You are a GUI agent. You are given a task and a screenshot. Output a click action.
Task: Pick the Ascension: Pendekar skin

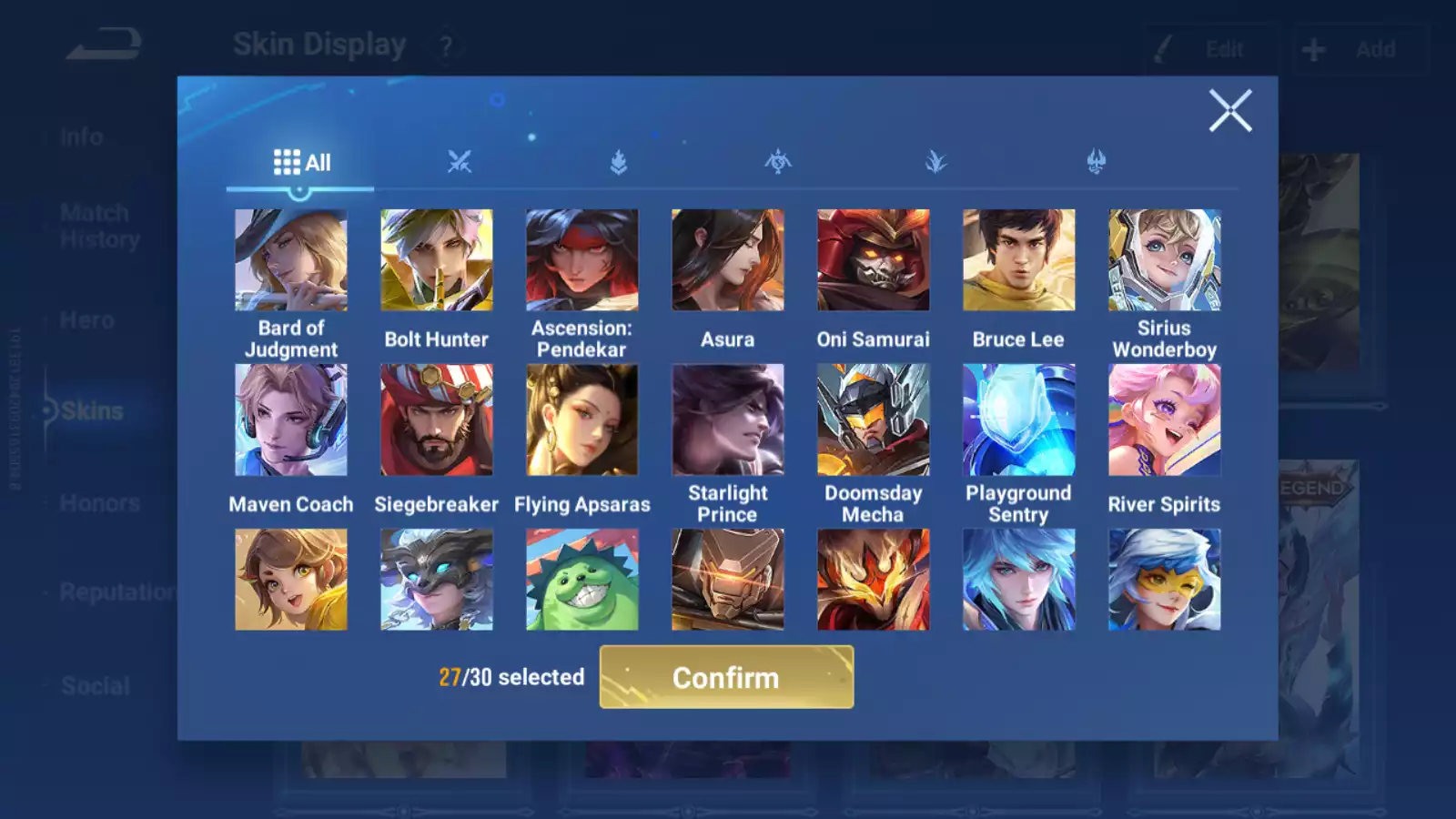[582, 260]
